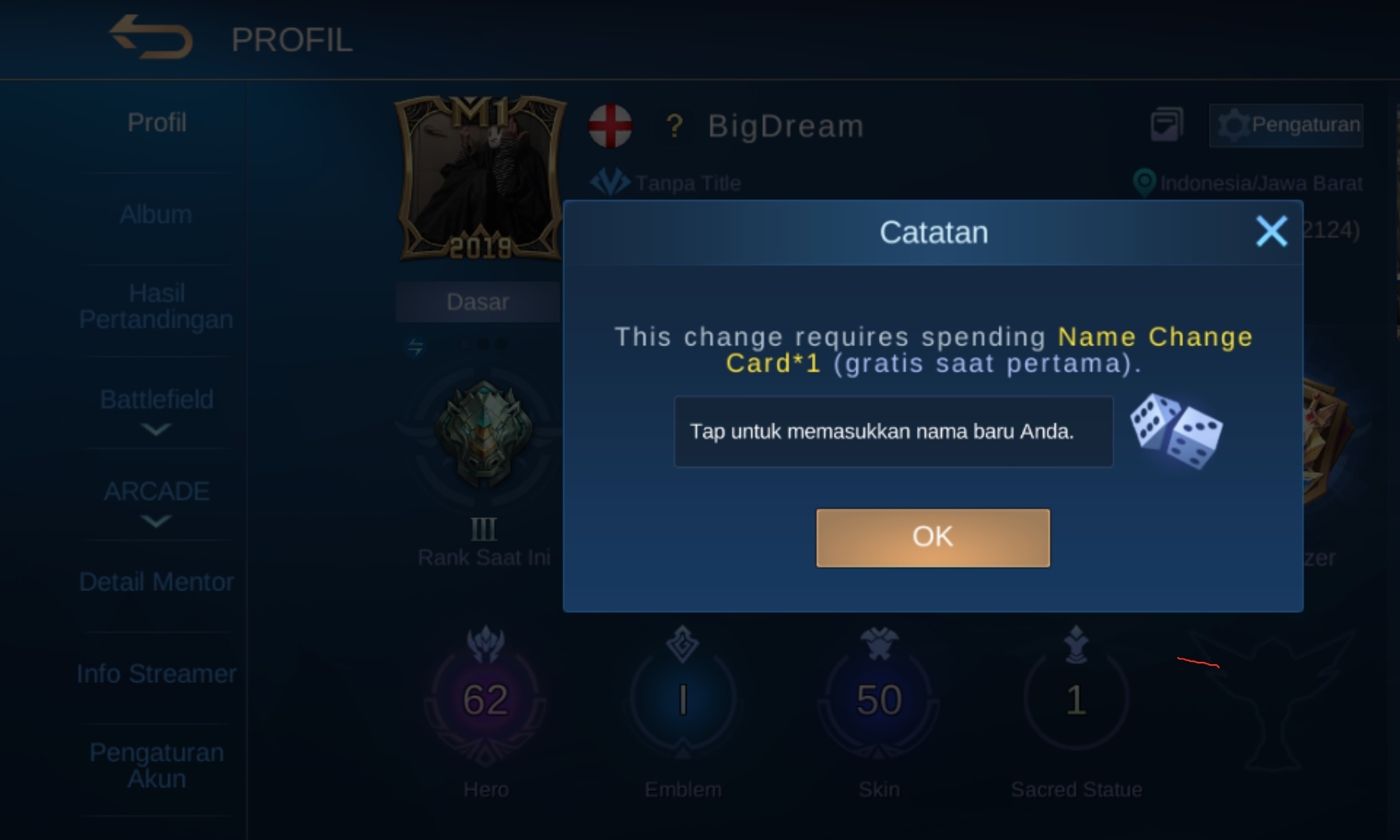The width and height of the screenshot is (1400, 840).
Task: Expand the Battlefield section chevron
Action: pos(155,430)
